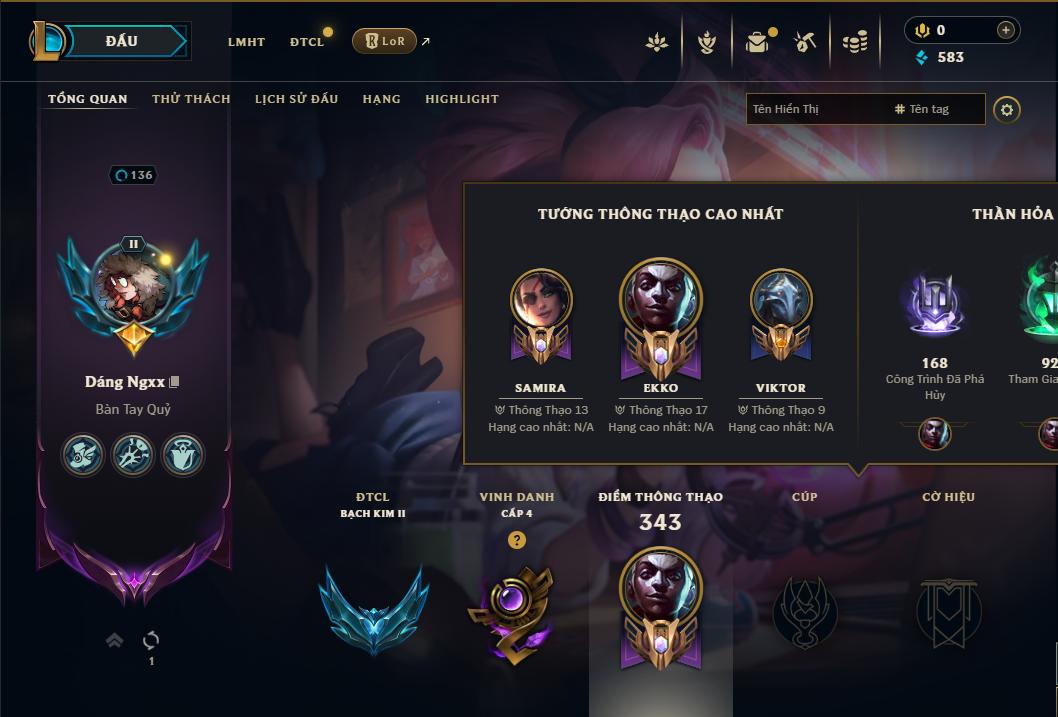
Task: Open the LMHT game tab
Action: 246,42
